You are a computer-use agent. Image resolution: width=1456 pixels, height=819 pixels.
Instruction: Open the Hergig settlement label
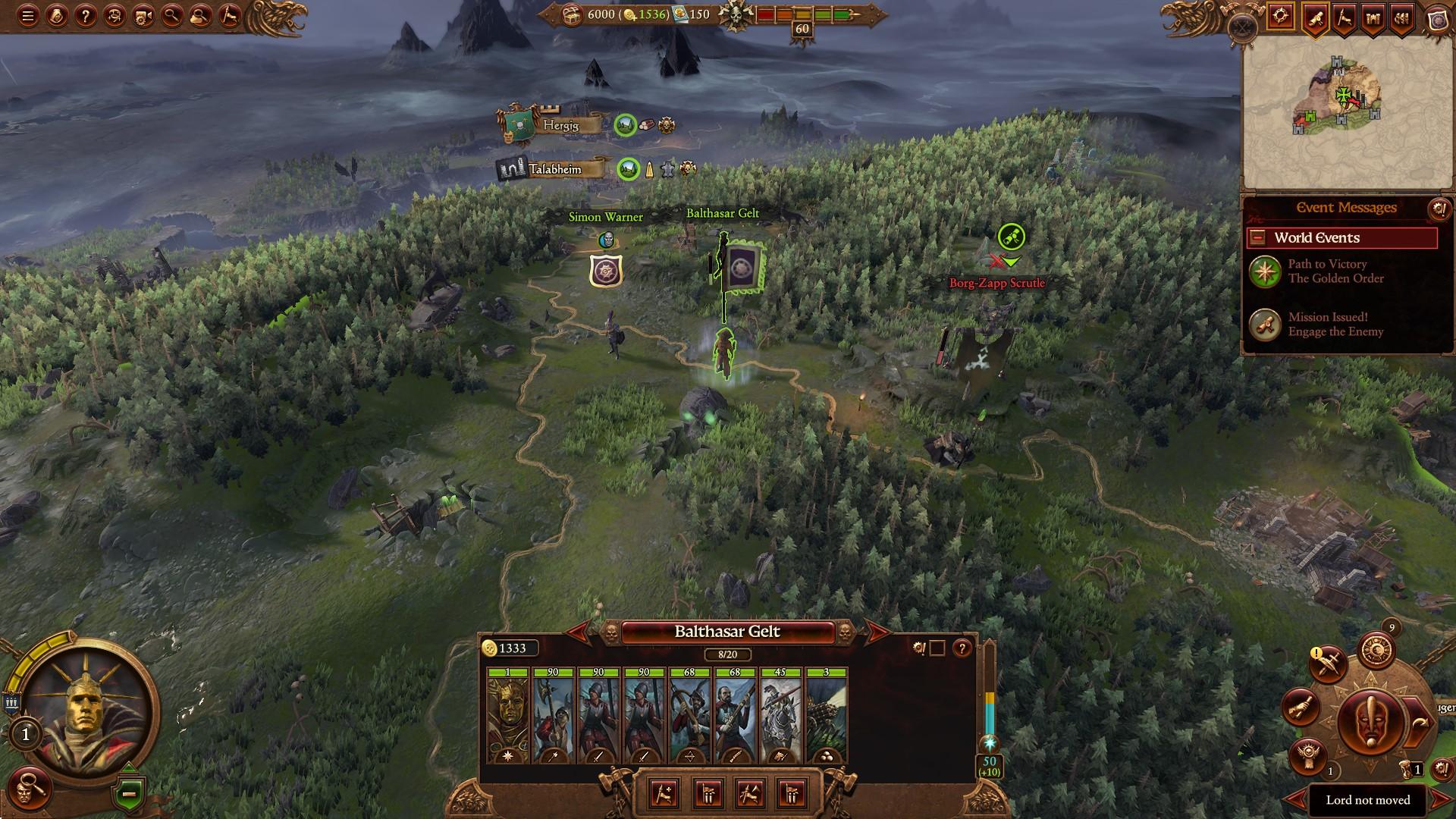coord(560,125)
